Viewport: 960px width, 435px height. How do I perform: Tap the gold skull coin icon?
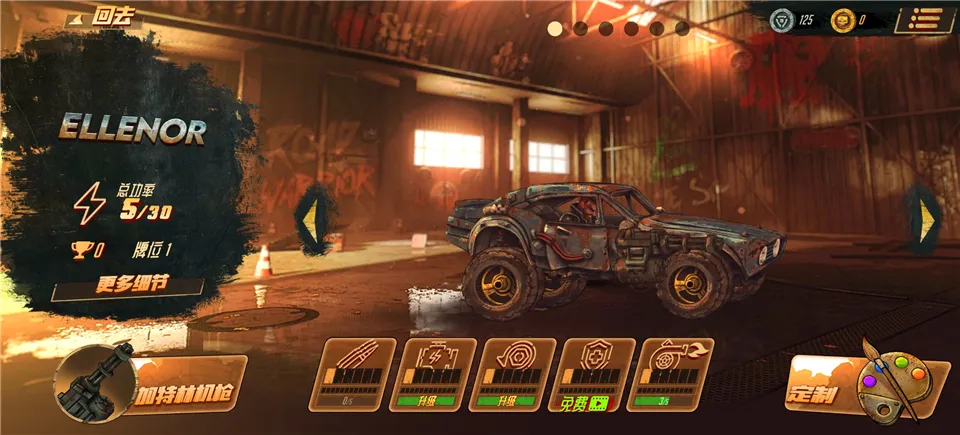[x=843, y=19]
